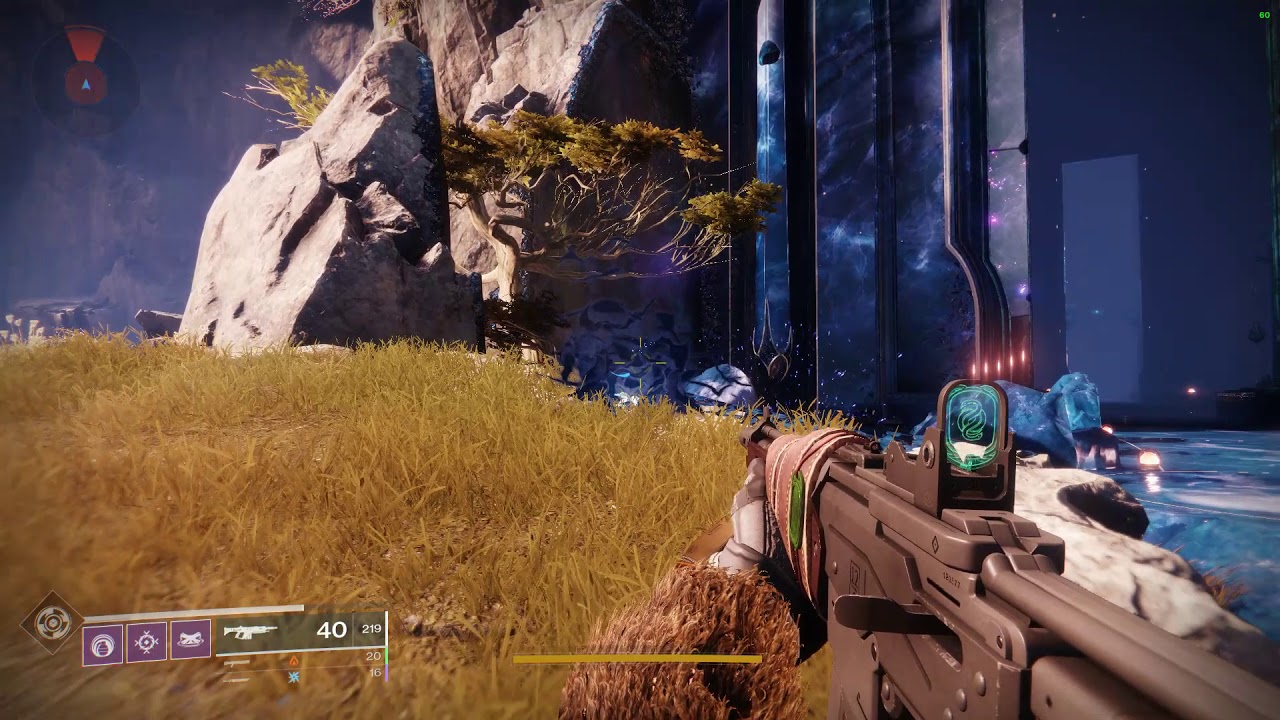This screenshot has height=720, width=1280.
Task: Select the equipped submachine gun icon
Action: pyautogui.click(x=250, y=631)
